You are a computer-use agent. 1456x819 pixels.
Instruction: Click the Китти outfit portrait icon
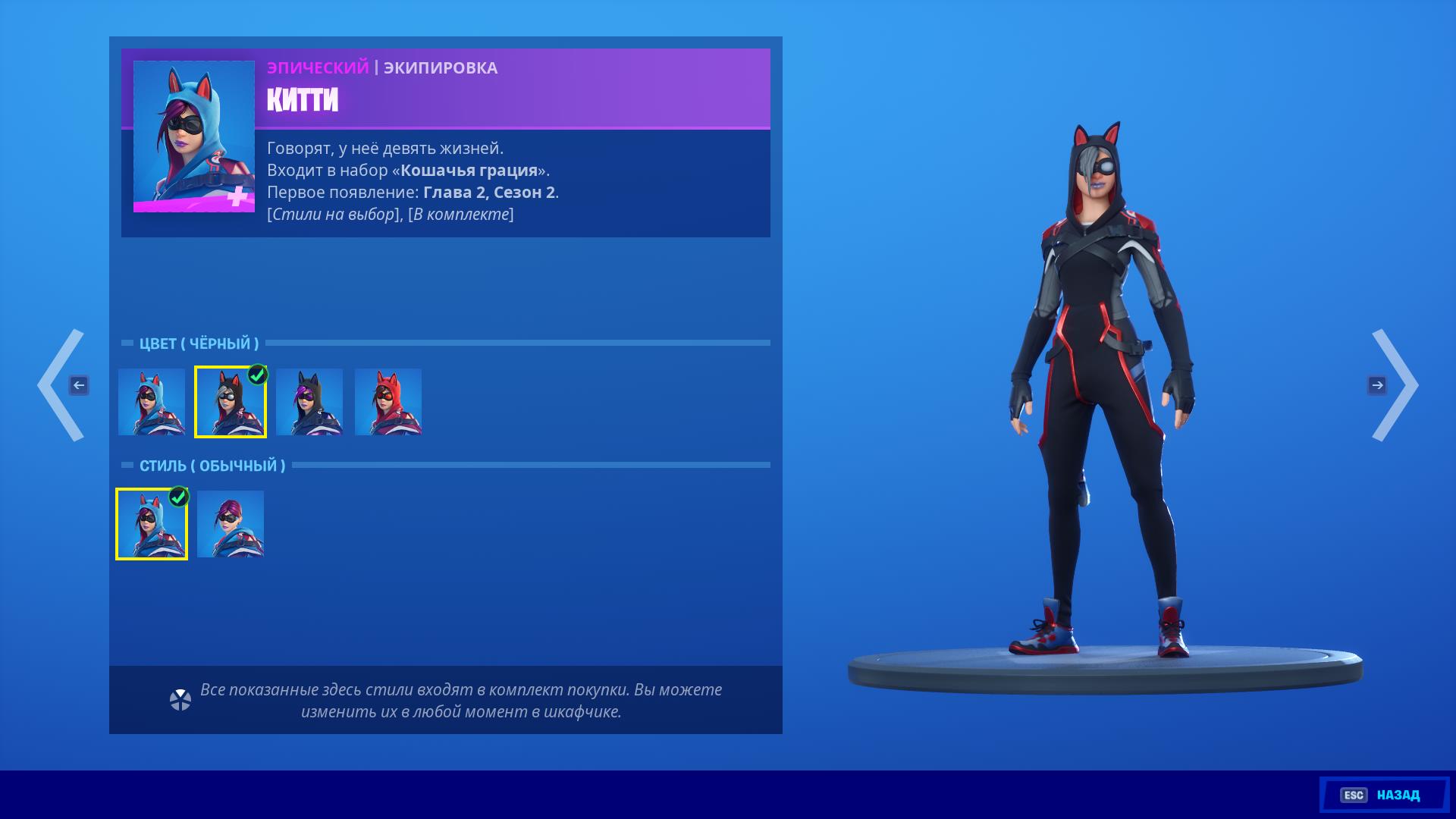click(194, 136)
